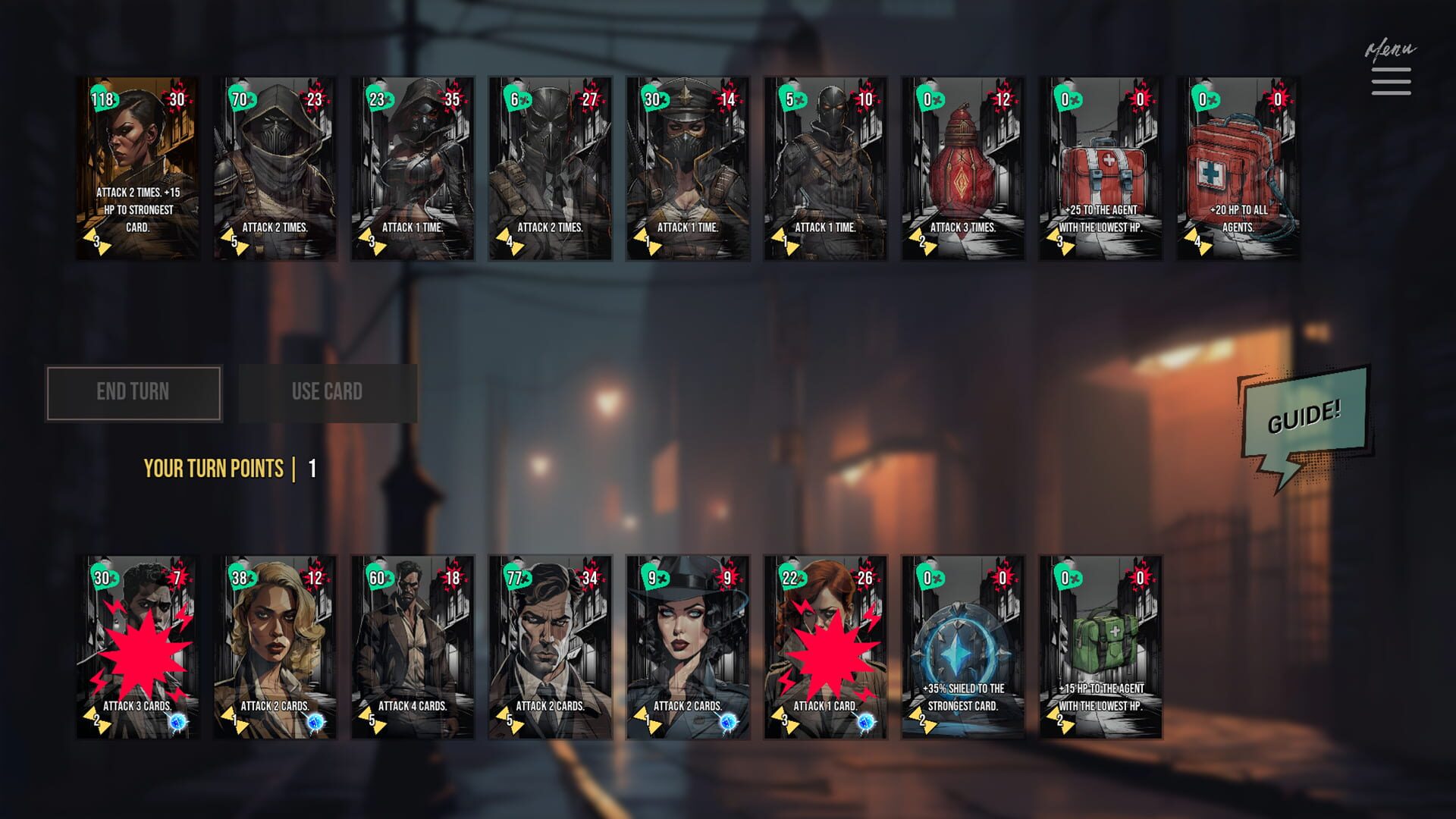This screenshot has width=1456, height=819.
Task: Use the green +15 HP medkit card
Action: [x=1100, y=647]
